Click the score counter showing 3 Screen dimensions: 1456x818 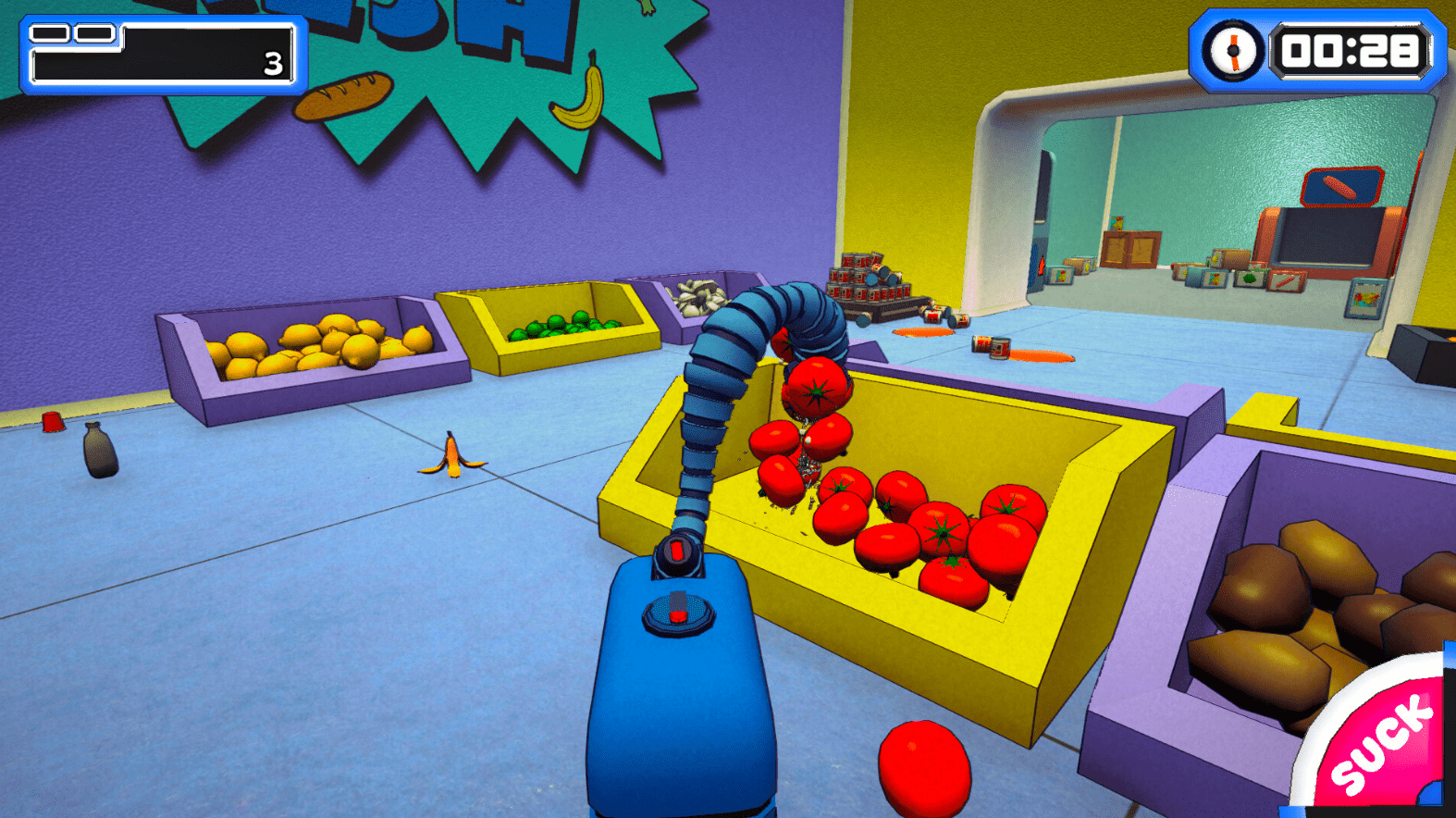point(270,62)
